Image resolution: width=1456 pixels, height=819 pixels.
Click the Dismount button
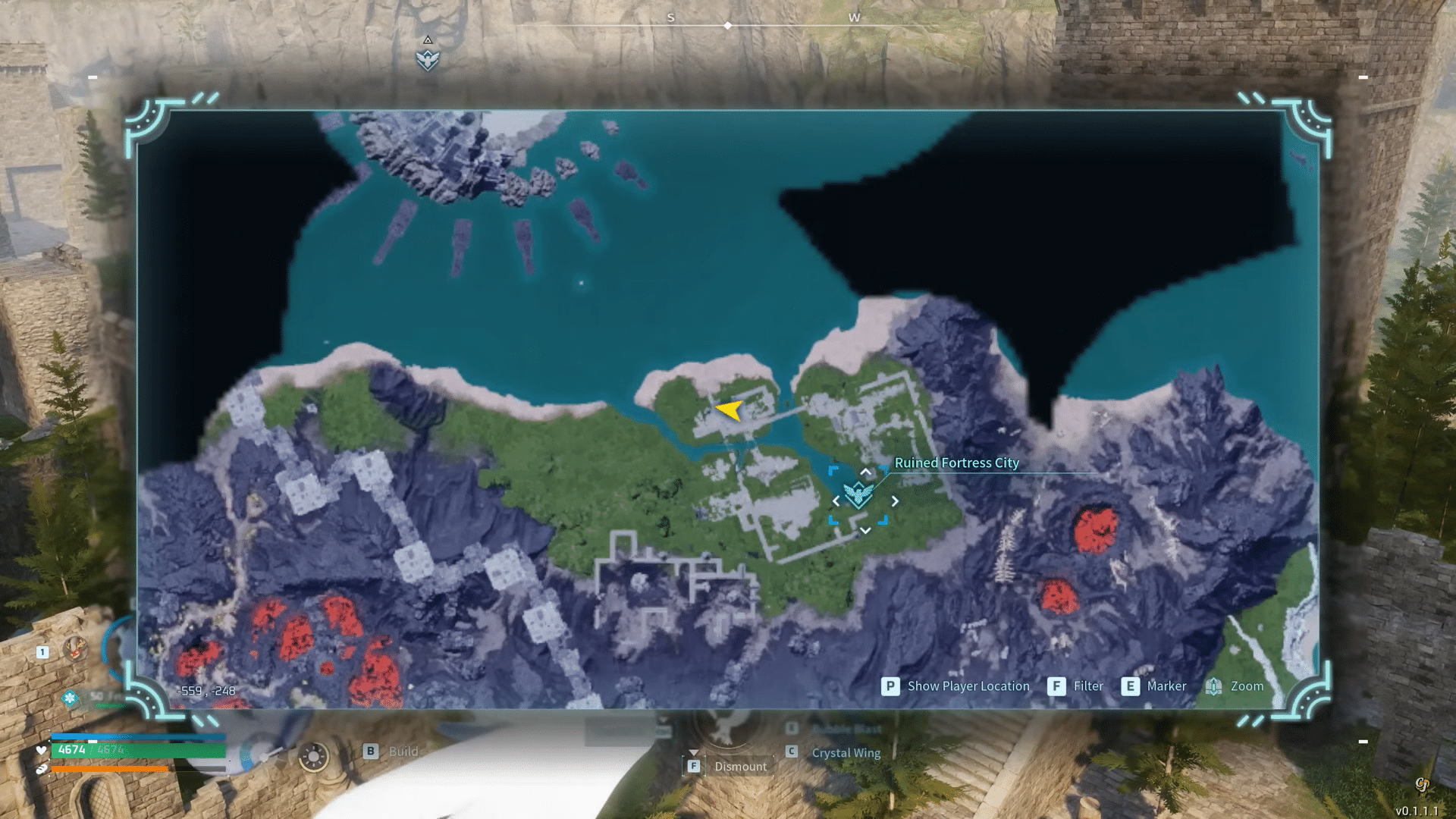tap(740, 767)
